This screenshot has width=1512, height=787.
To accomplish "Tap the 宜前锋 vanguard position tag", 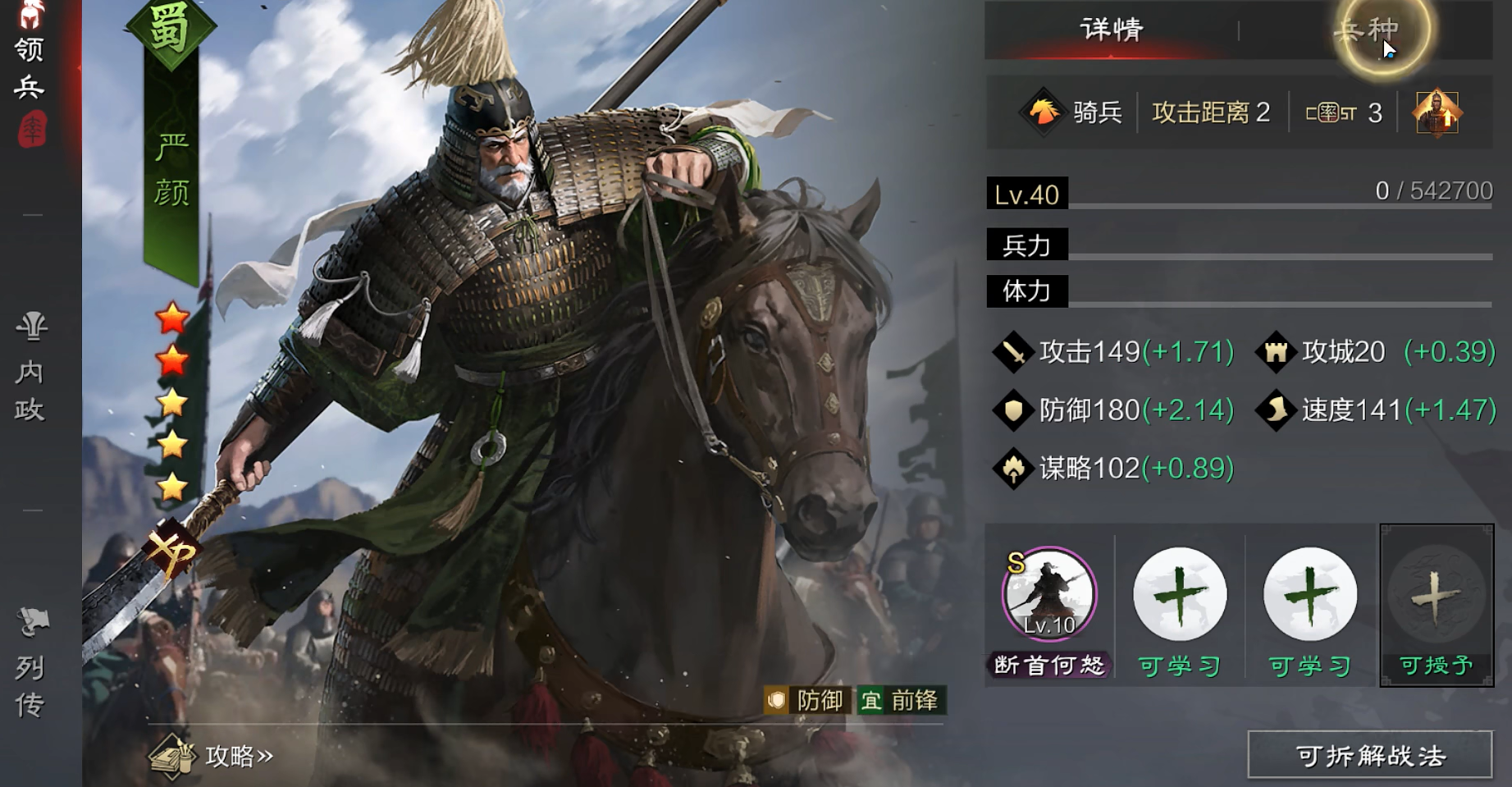I will click(901, 700).
